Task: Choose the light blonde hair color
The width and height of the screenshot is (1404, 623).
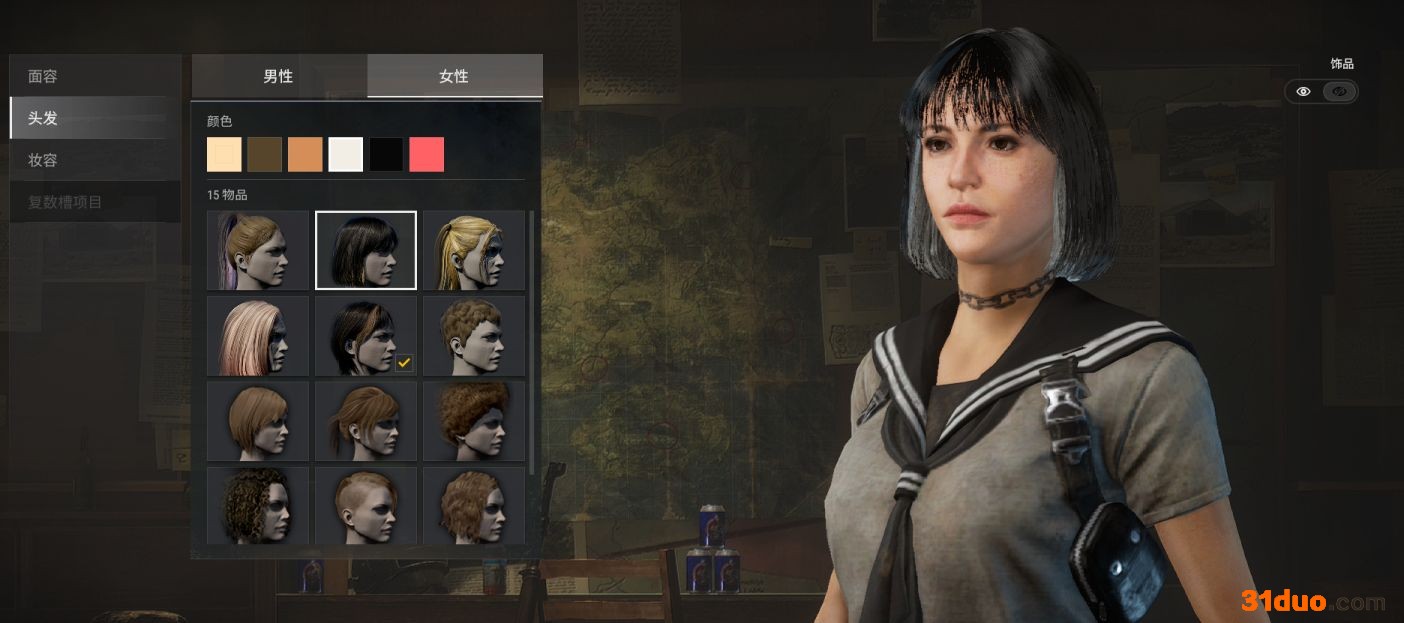Action: pos(224,155)
